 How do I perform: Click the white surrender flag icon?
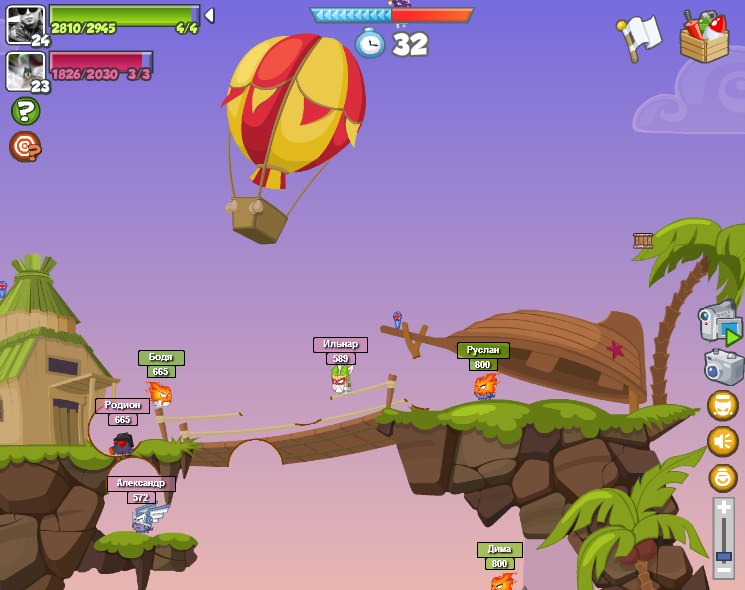(x=638, y=37)
